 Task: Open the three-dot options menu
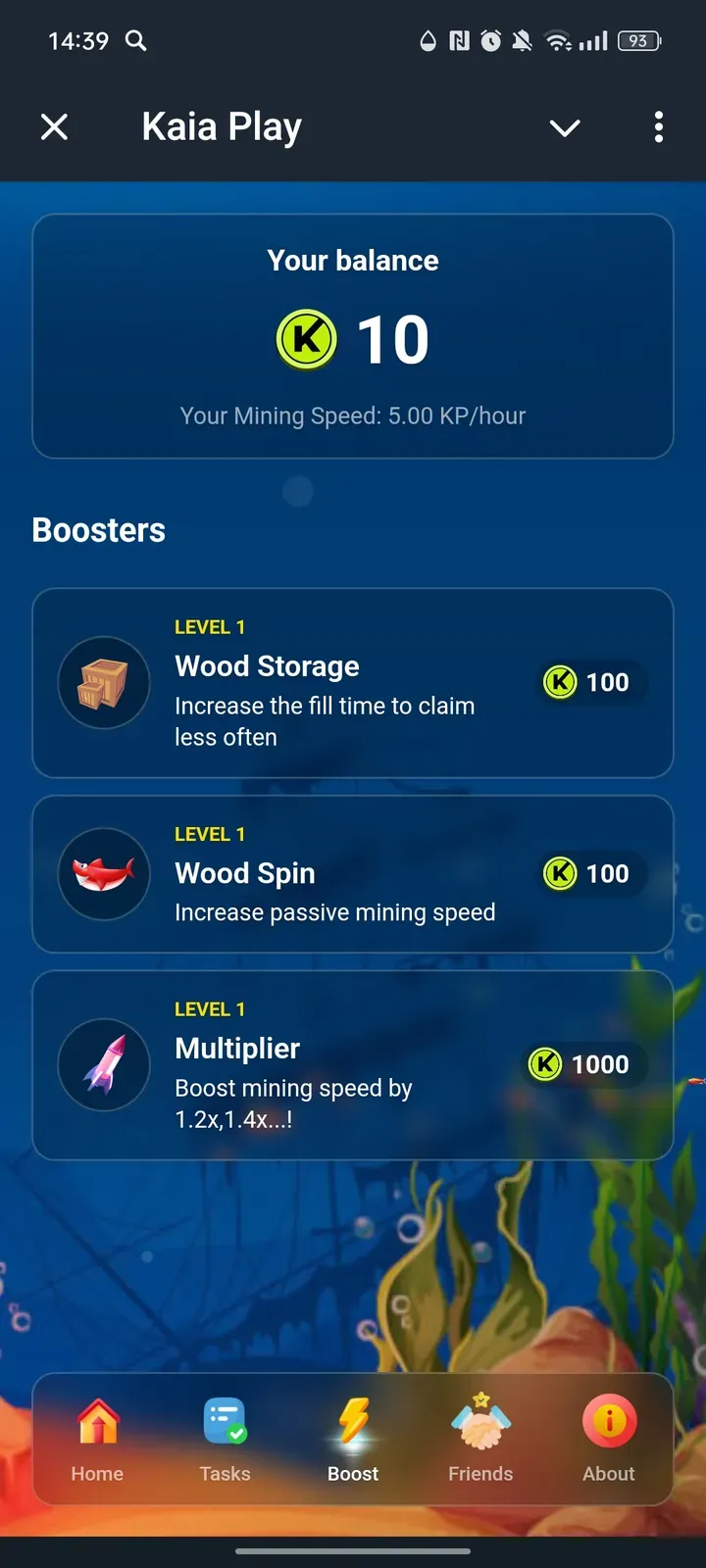coord(659,126)
